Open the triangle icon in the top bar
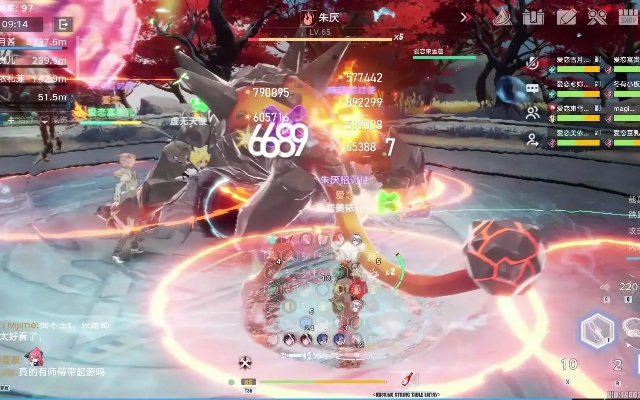The image size is (640, 400). click(504, 16)
